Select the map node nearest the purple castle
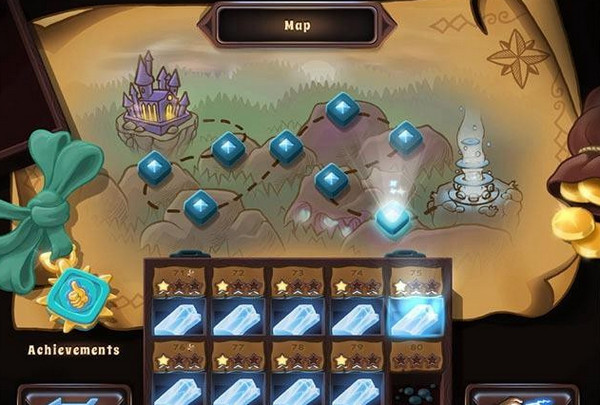This screenshot has width=600, height=405. point(155,168)
